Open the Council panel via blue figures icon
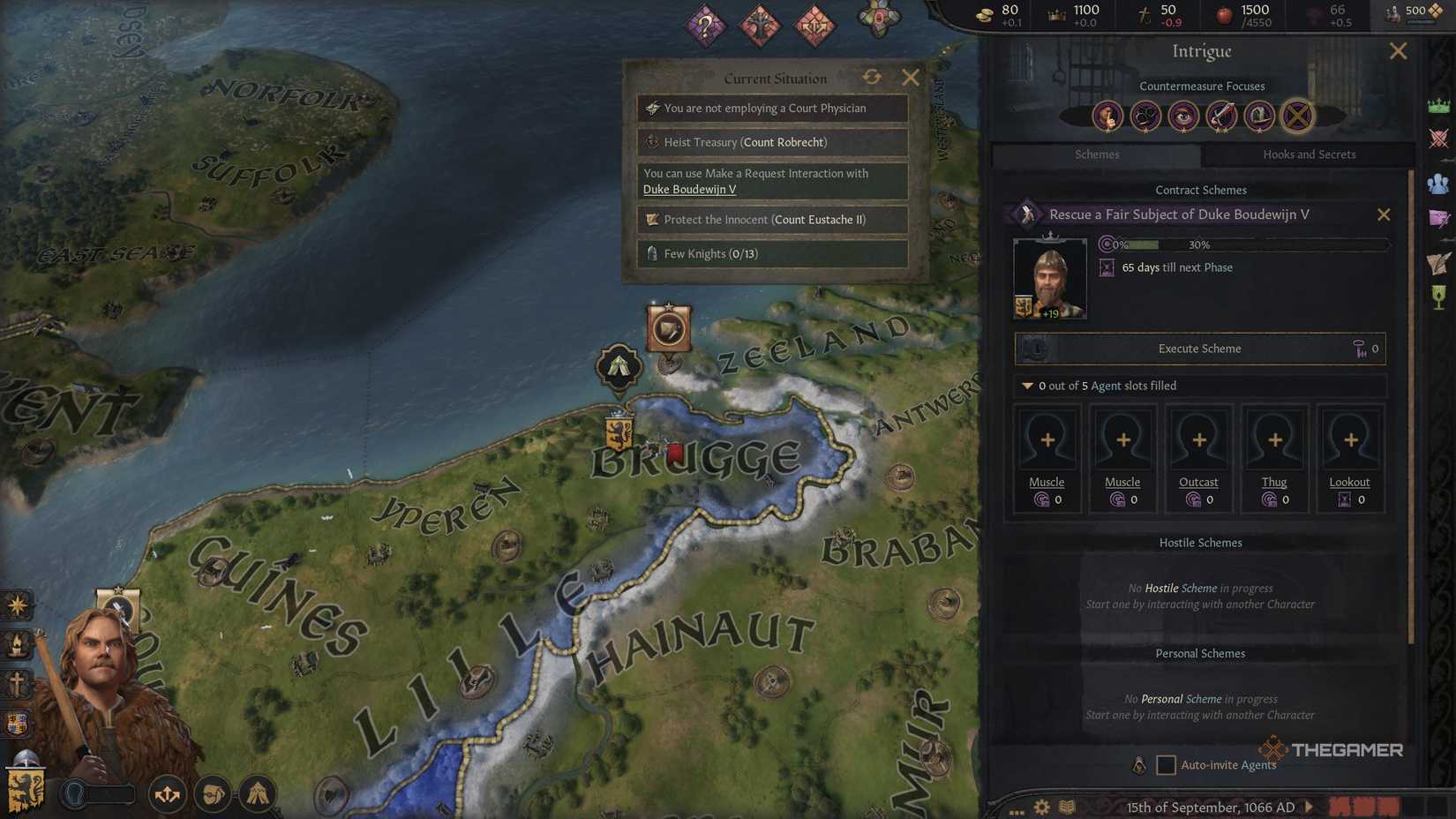1456x819 pixels. [x=1438, y=183]
